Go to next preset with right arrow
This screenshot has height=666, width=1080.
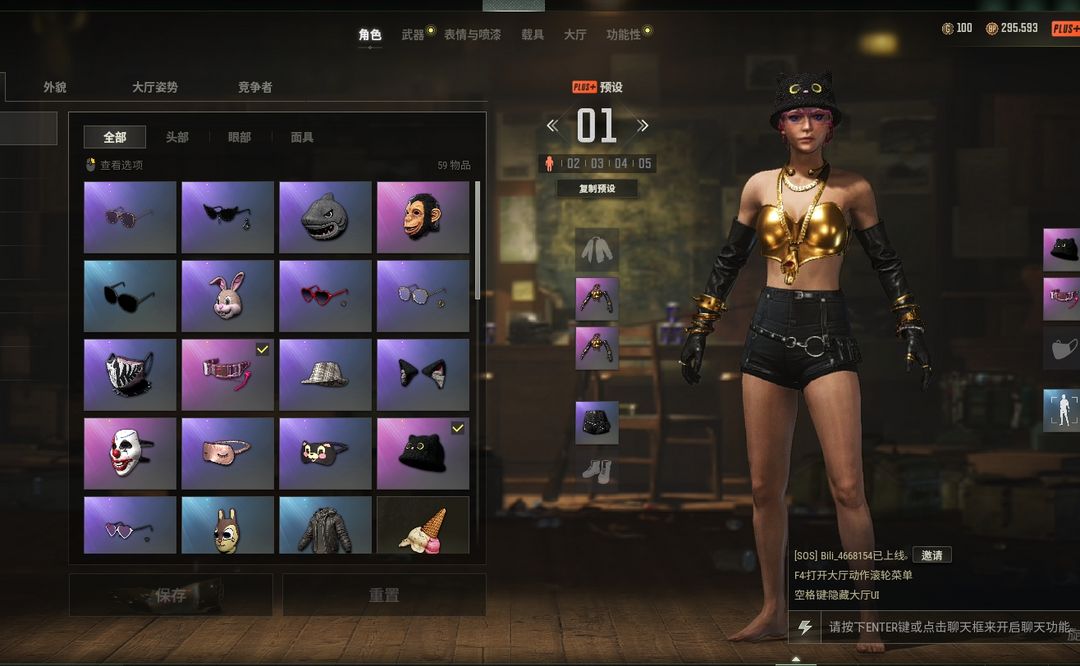click(643, 126)
